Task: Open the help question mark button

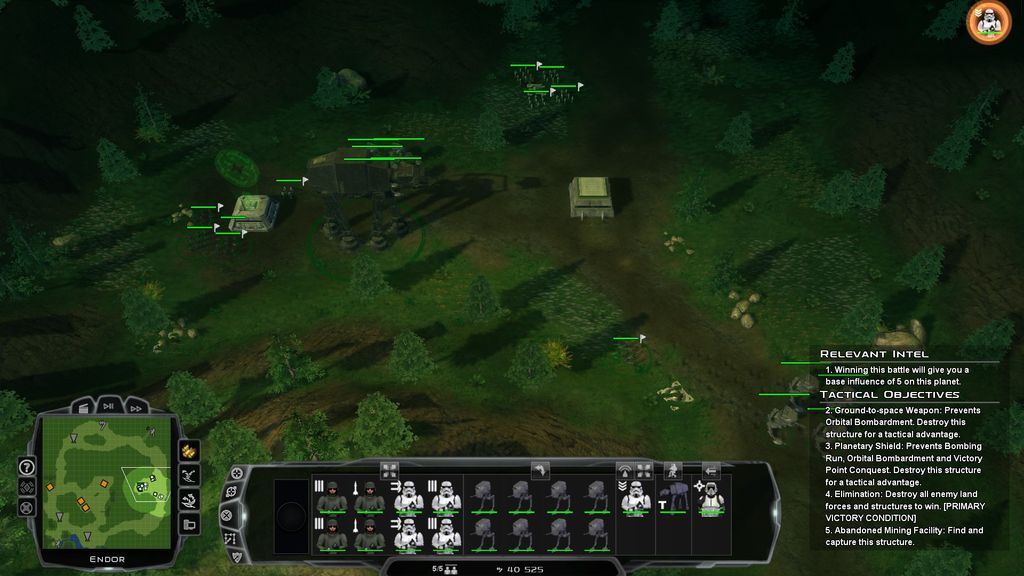Action: click(27, 467)
